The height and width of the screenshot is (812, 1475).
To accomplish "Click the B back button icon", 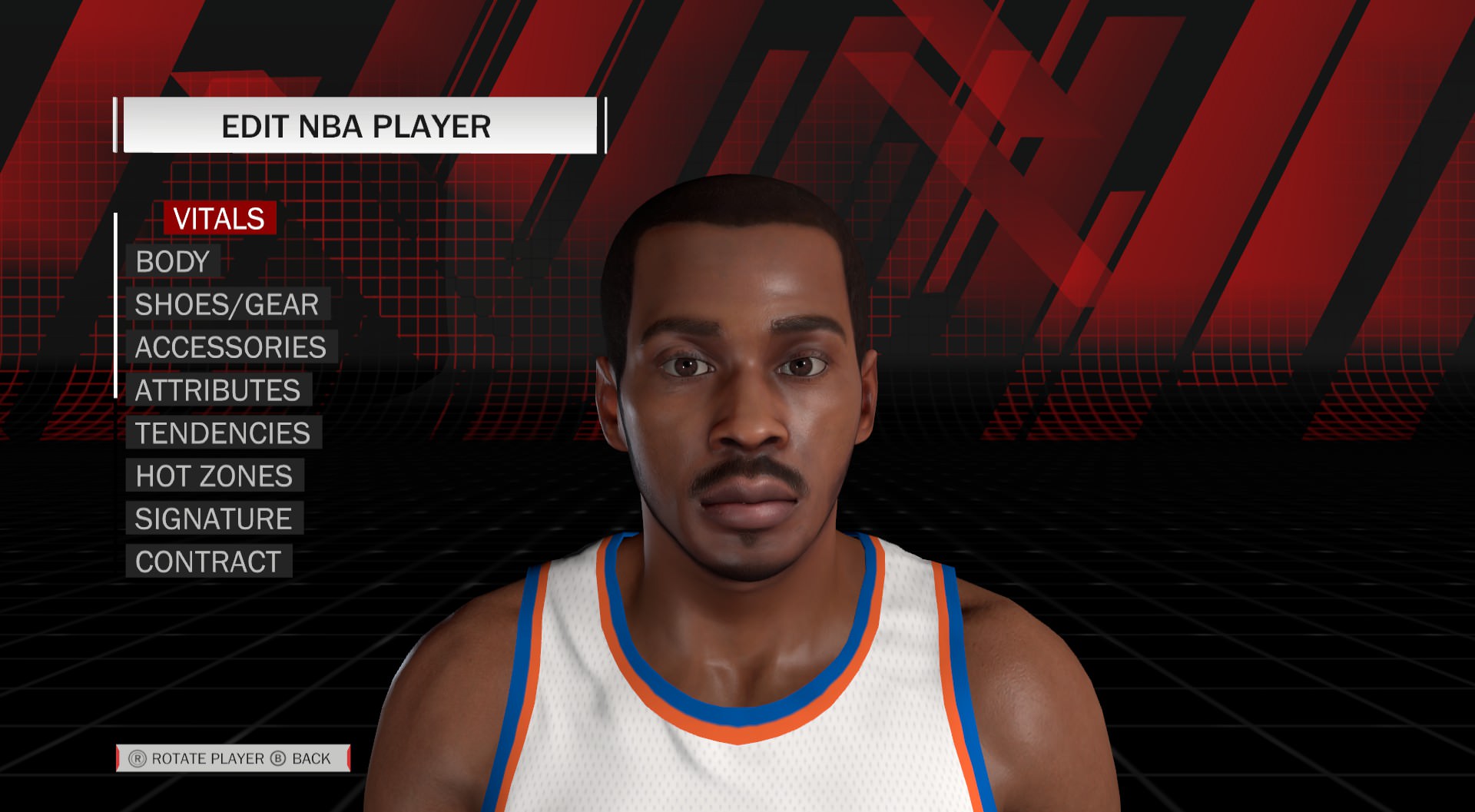I will click(x=278, y=757).
